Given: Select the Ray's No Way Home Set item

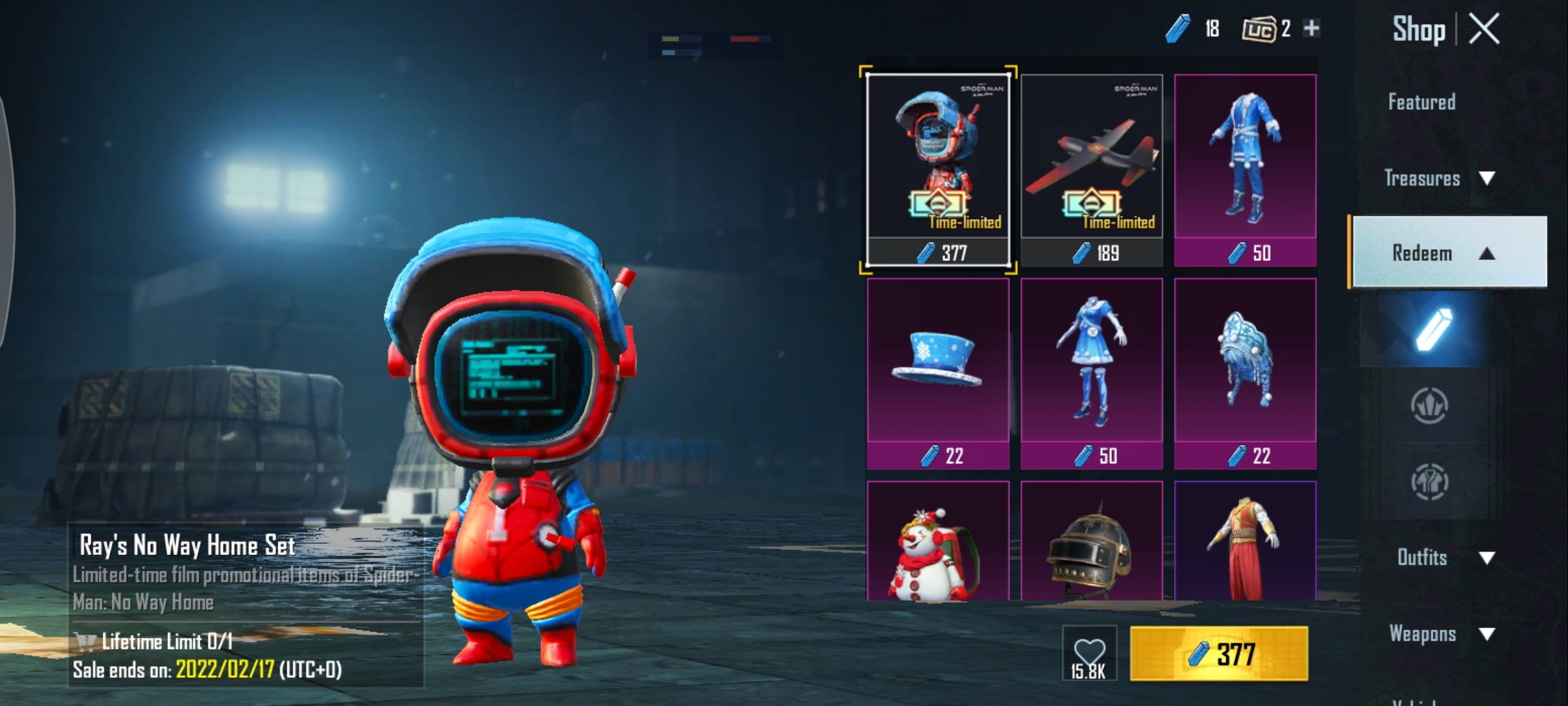Looking at the screenshot, I should [938, 170].
